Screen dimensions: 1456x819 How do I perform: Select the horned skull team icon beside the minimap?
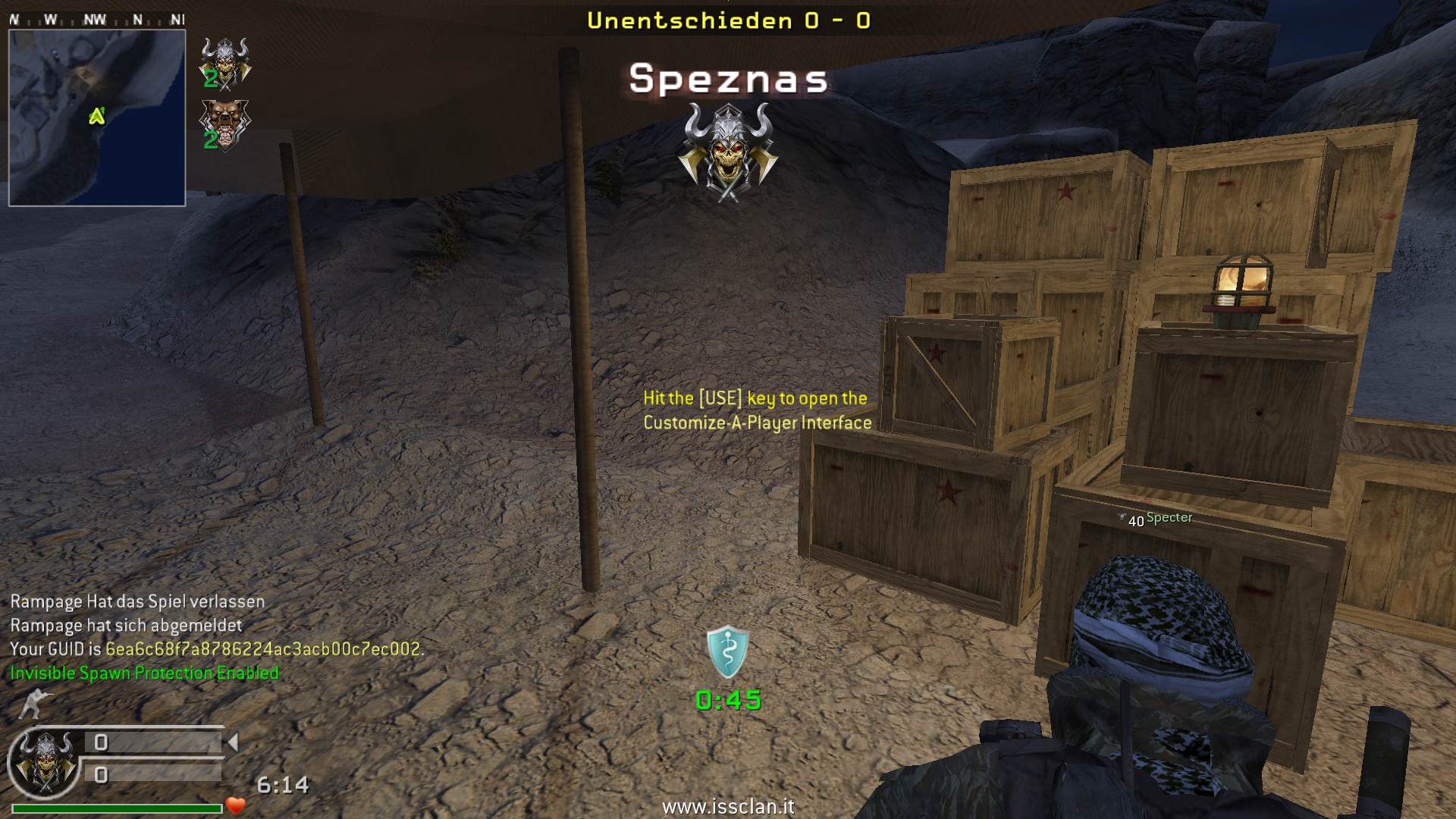tap(224, 64)
